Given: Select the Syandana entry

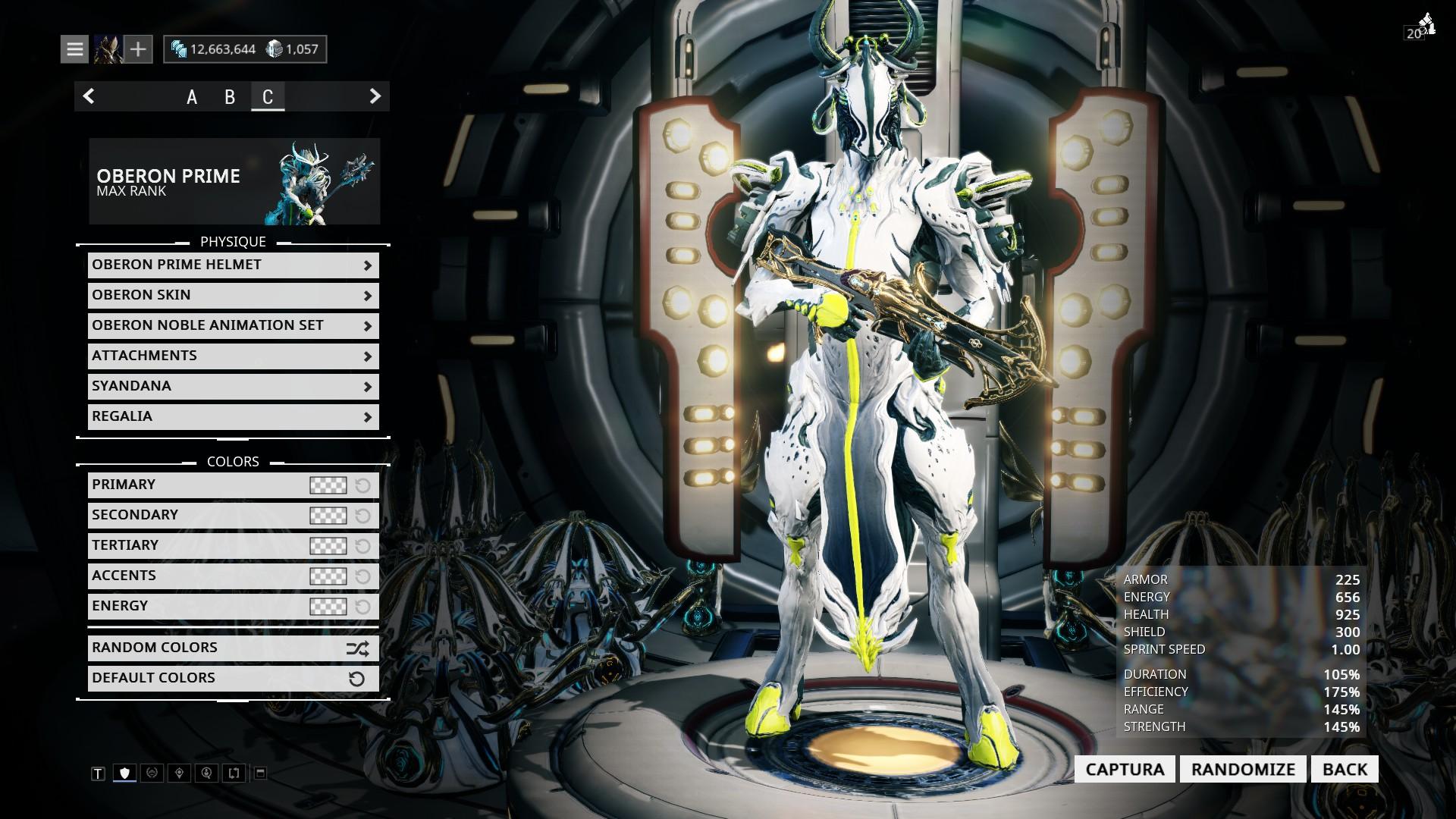Looking at the screenshot, I should [x=233, y=386].
